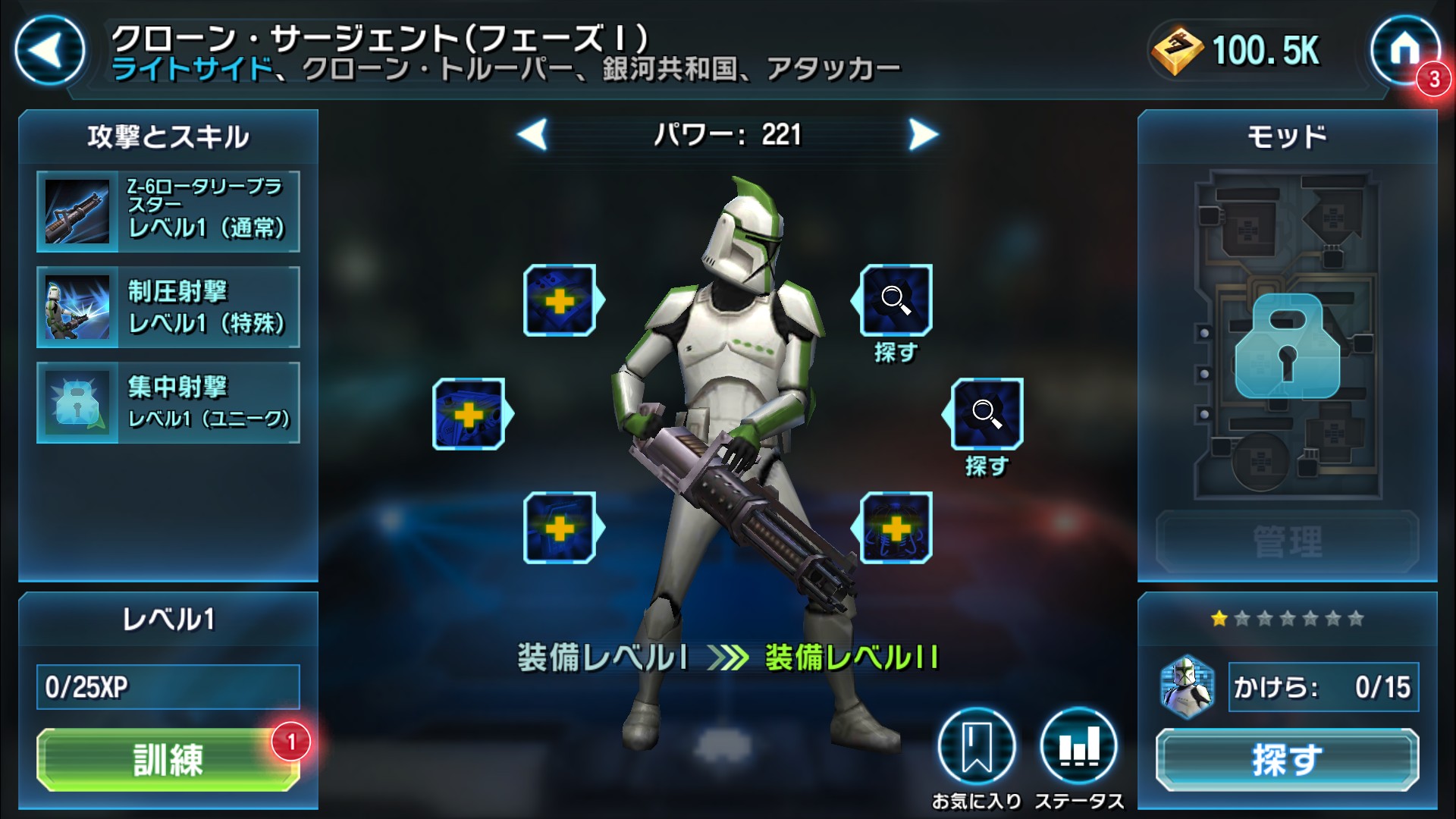Screen dimensions: 1456x819
Task: Select the 制圧射撃 special skill
Action: [x=168, y=307]
